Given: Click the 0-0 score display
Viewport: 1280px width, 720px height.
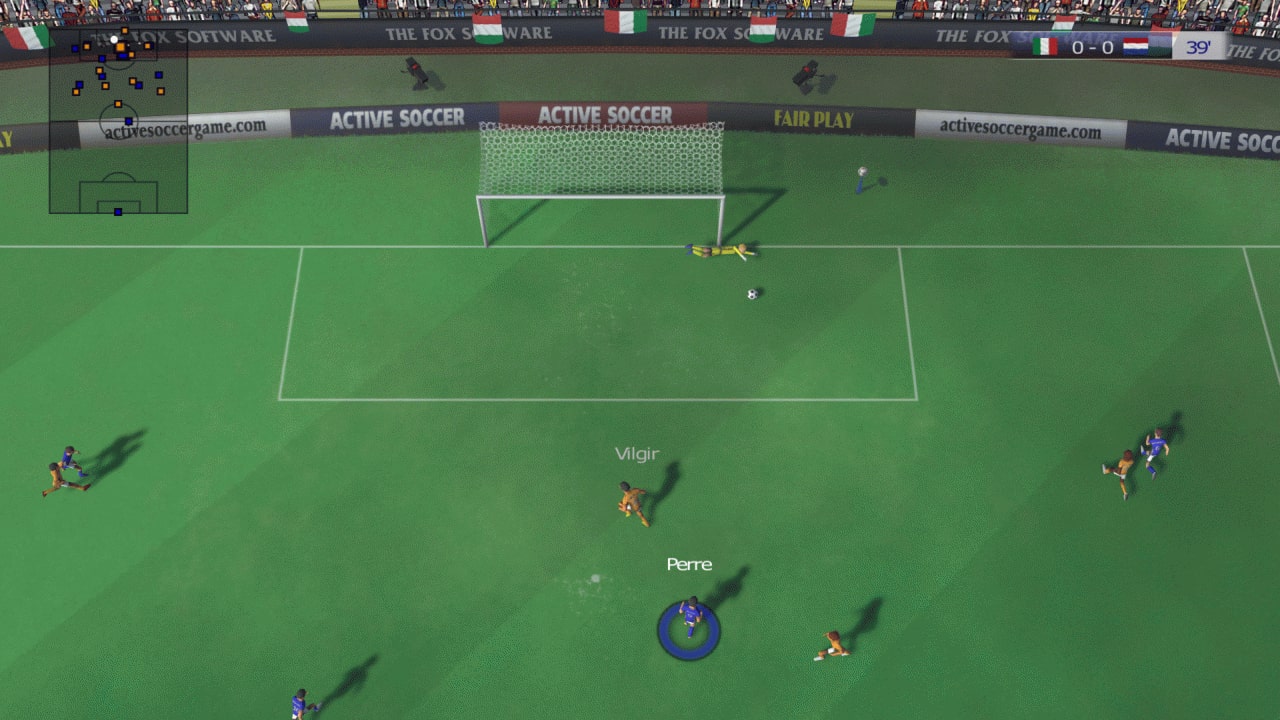Looking at the screenshot, I should click(1092, 45).
